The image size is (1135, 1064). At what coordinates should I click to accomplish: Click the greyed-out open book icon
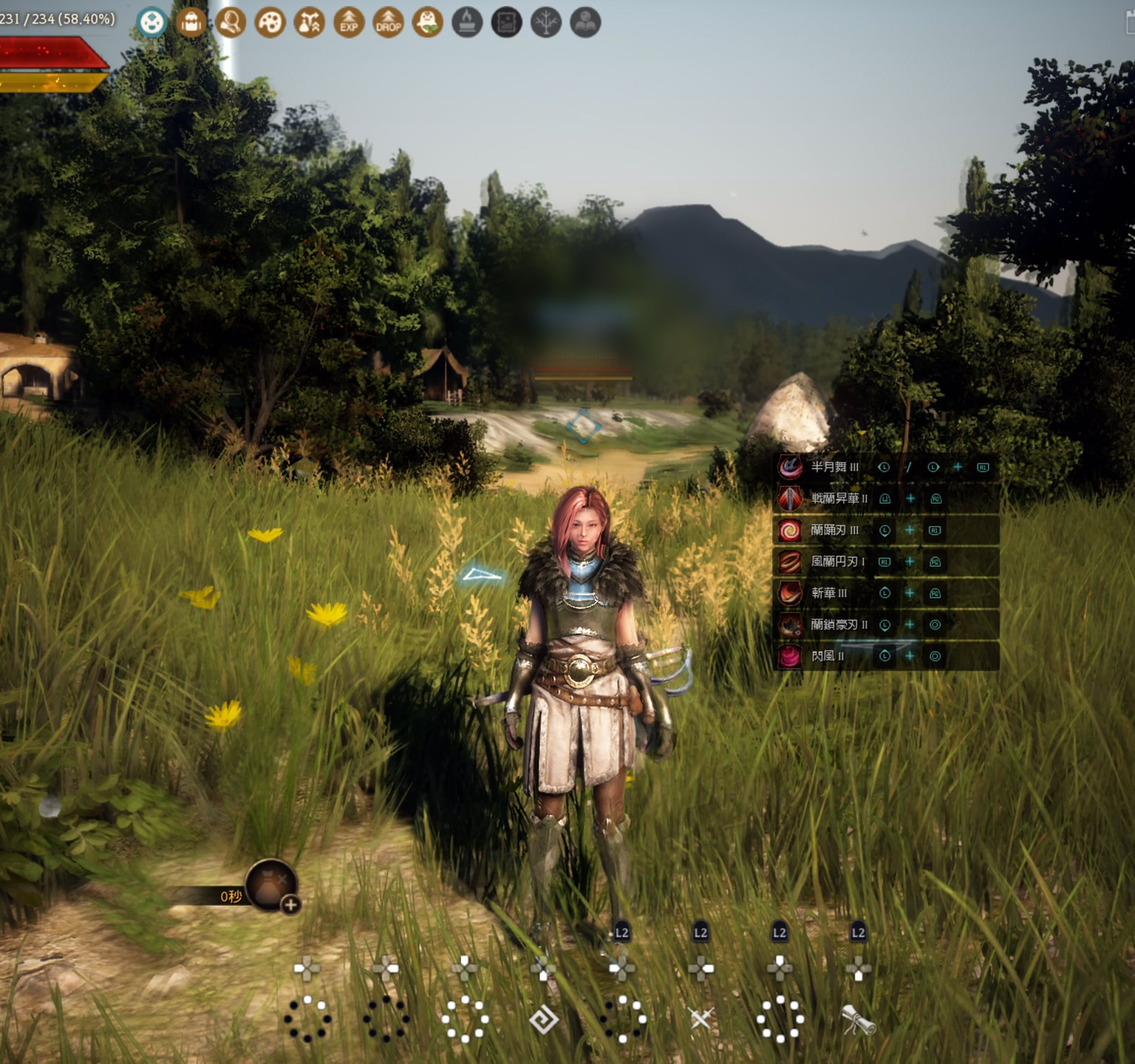(585, 22)
